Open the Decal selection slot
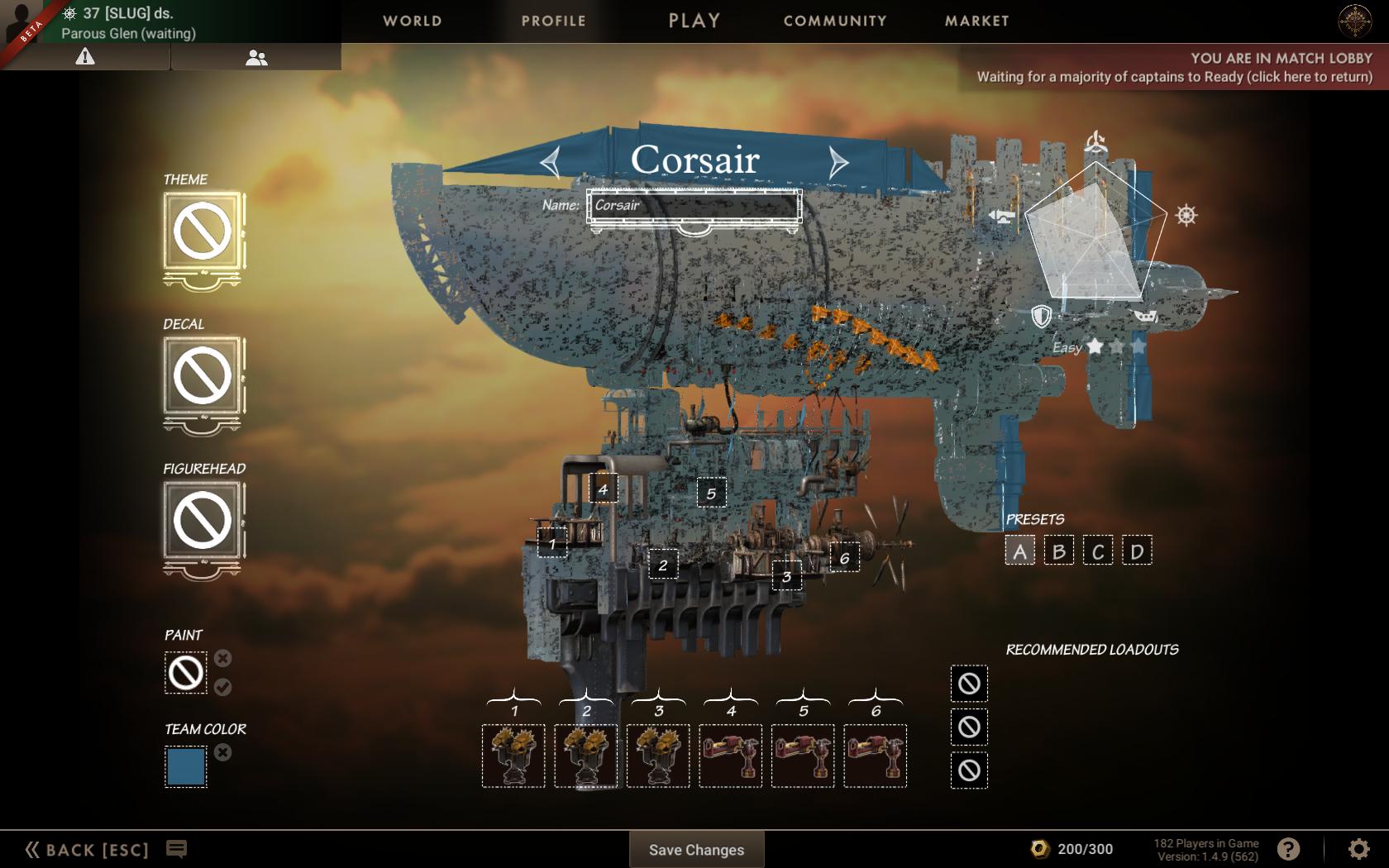 pos(203,376)
